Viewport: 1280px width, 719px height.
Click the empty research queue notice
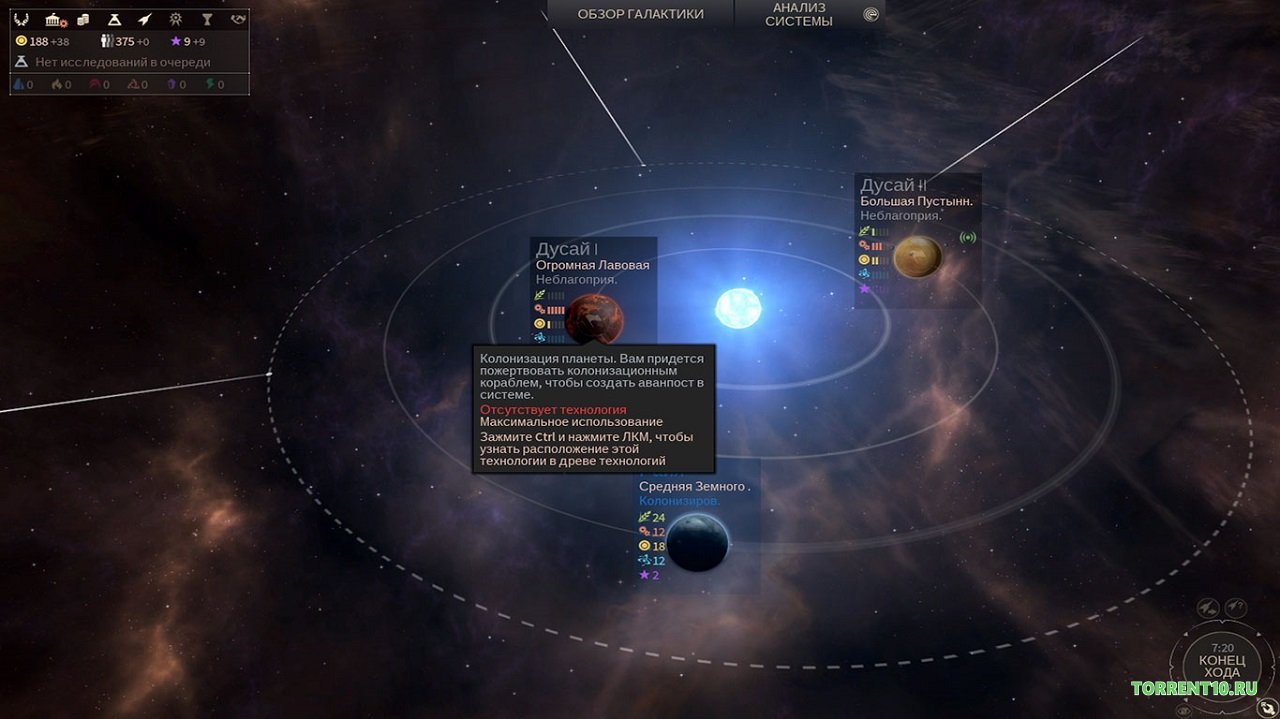click(122, 62)
